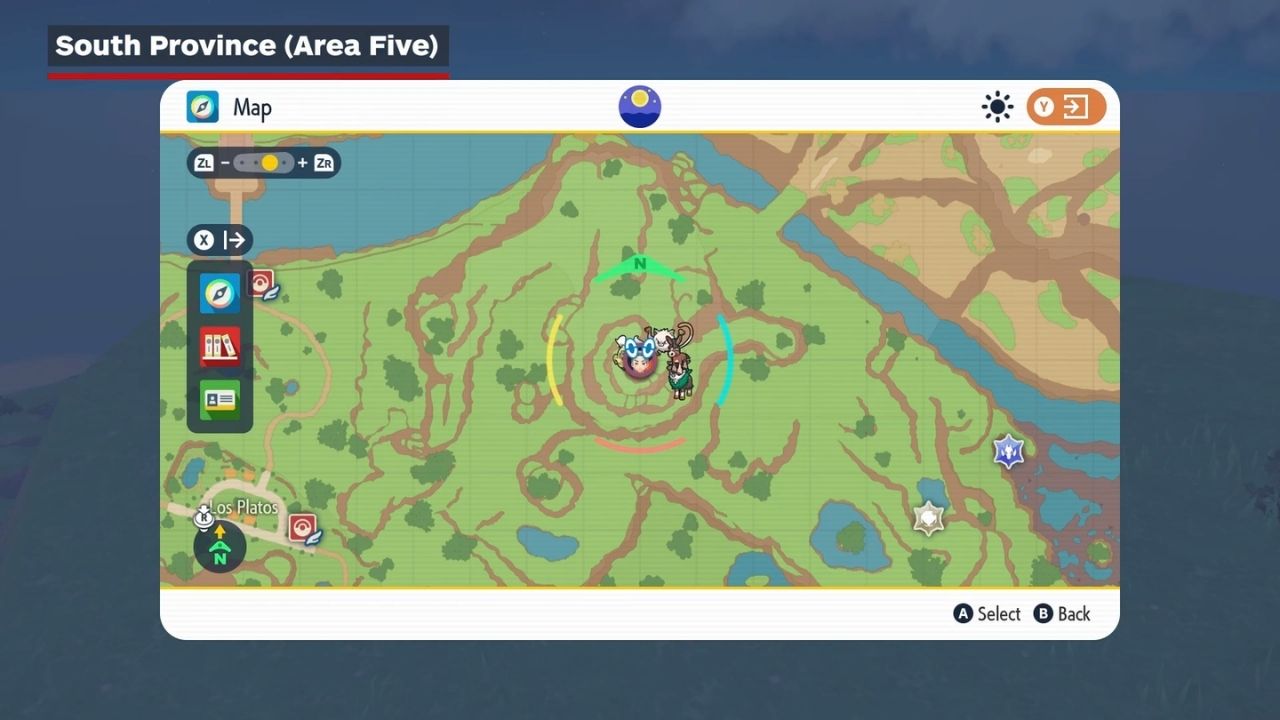
Task: Toggle the north-facing compass lock icon
Action: pyautogui.click(x=220, y=546)
